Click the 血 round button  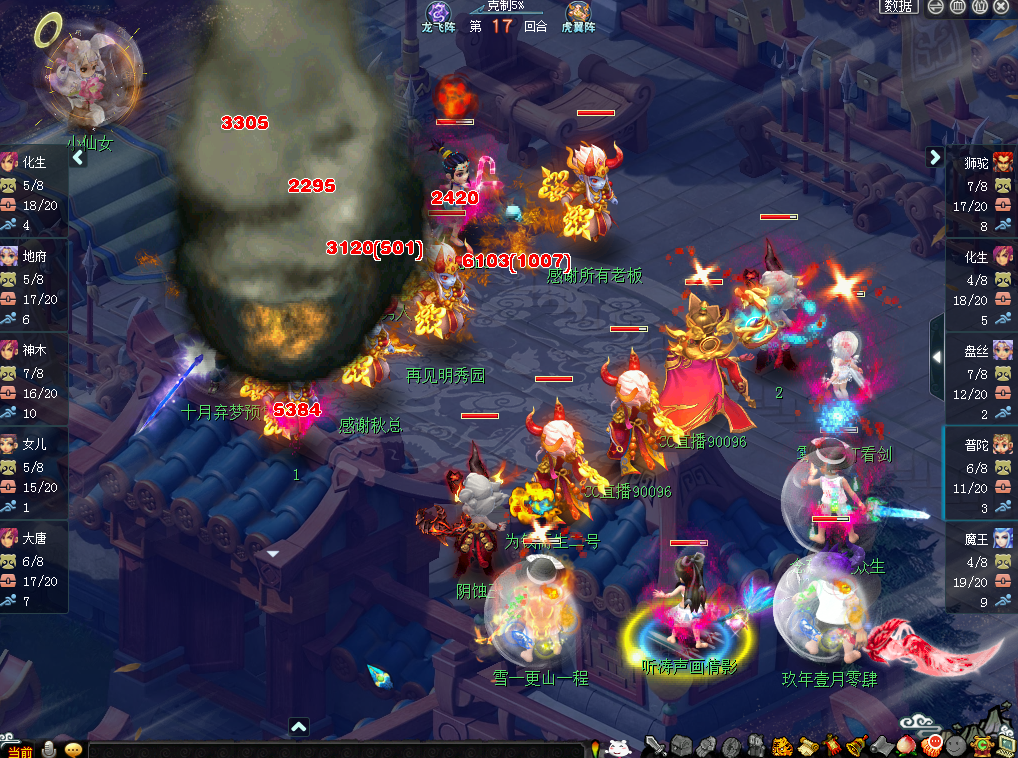pyautogui.click(x=957, y=6)
